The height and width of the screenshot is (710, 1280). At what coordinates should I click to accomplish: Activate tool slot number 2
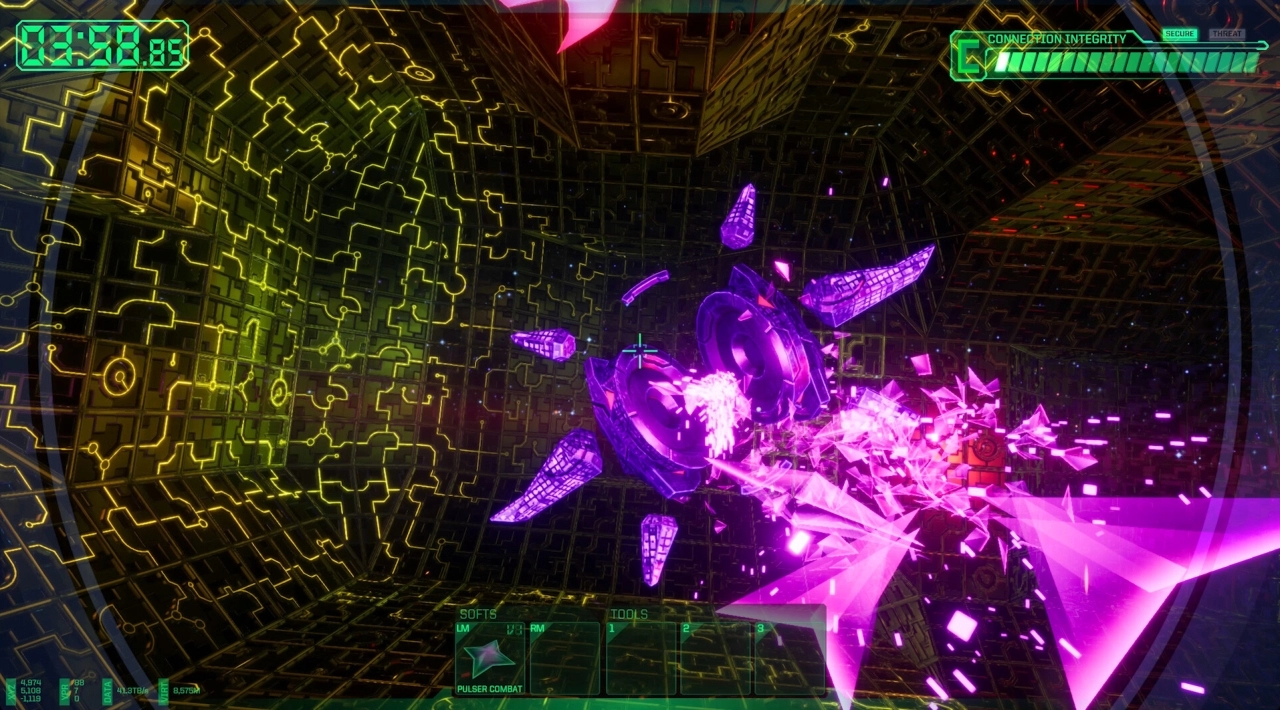(x=715, y=658)
